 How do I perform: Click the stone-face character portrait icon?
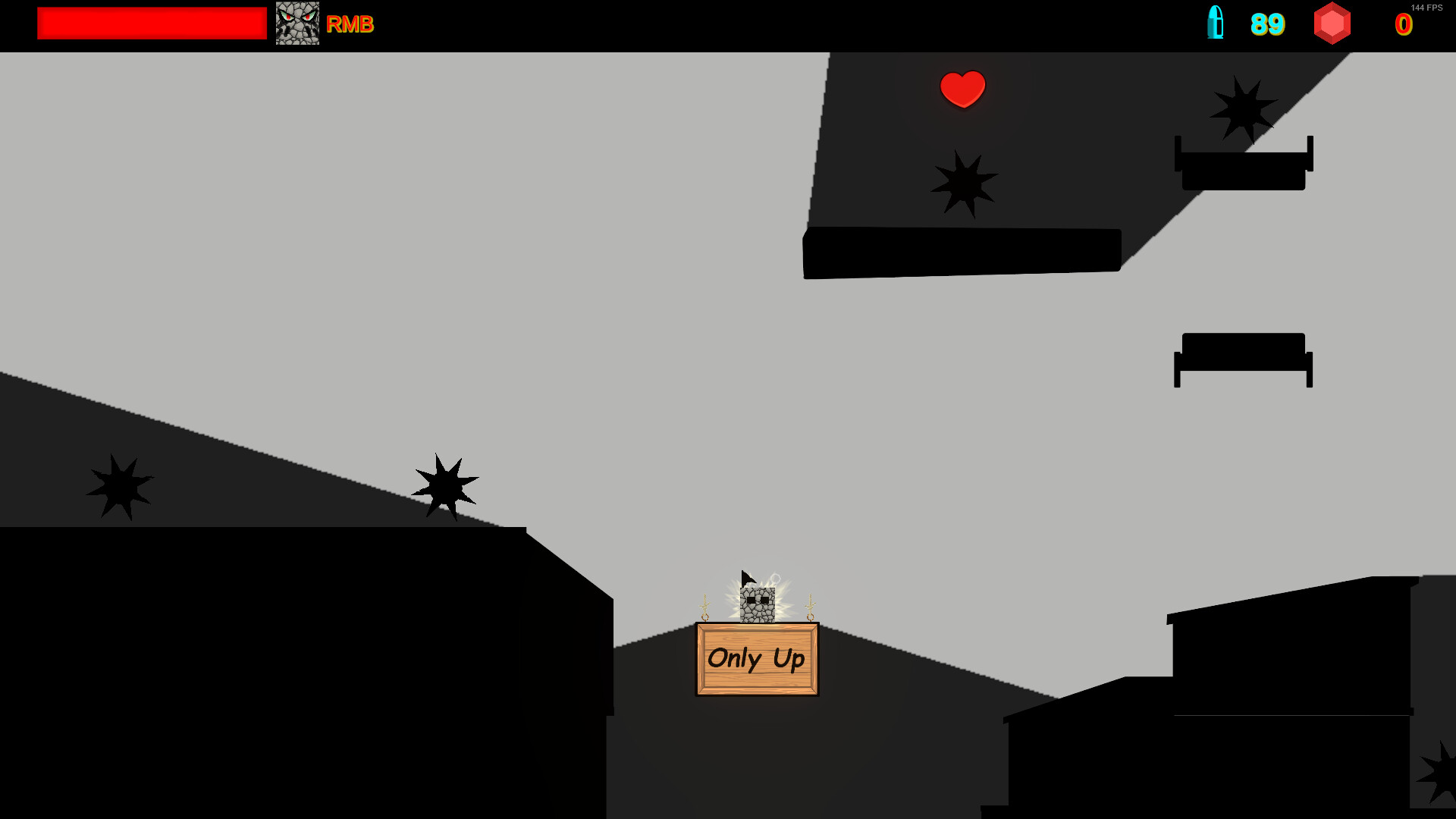(x=297, y=24)
